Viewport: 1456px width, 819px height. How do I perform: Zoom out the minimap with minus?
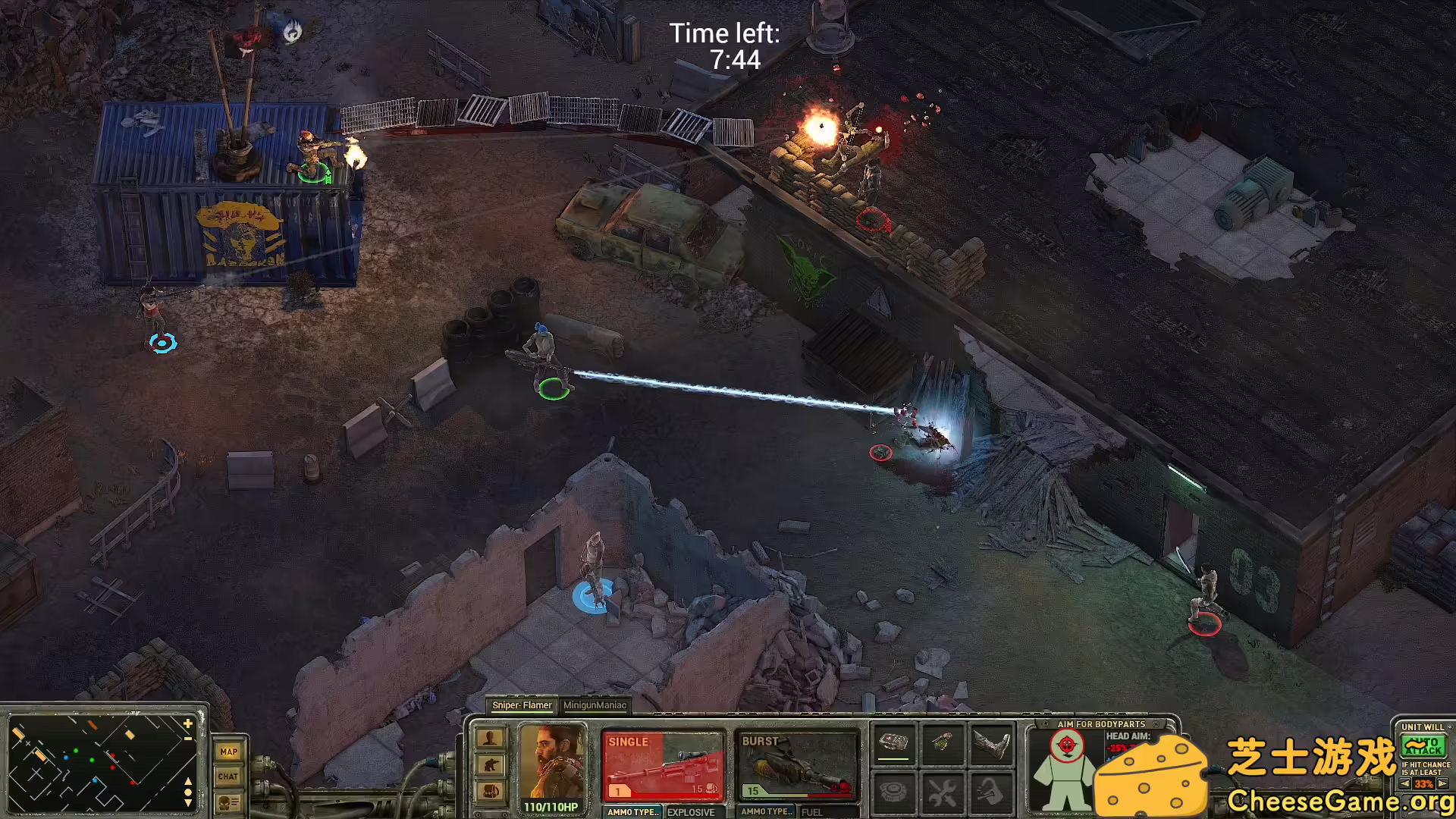pos(188,738)
